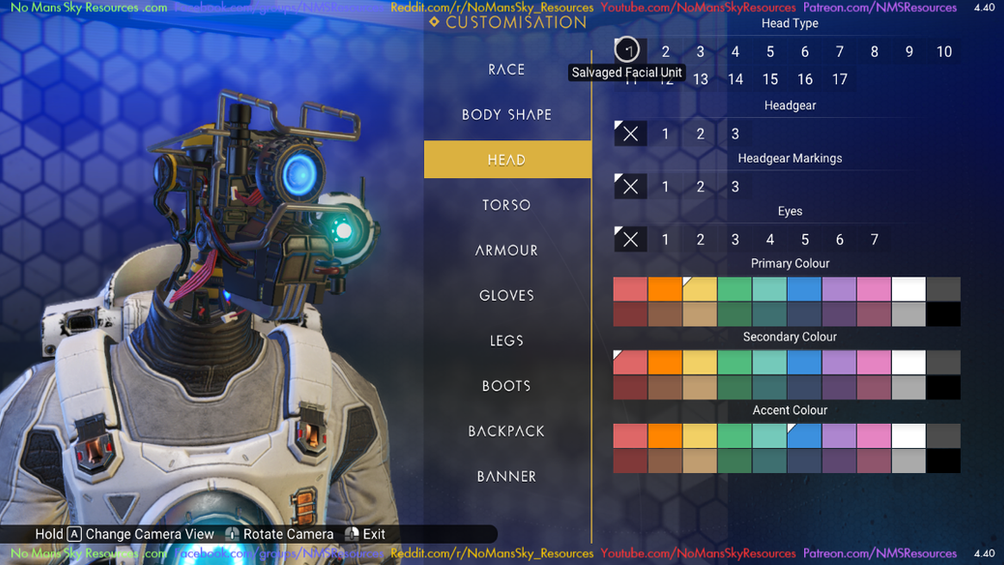The width and height of the screenshot is (1004, 565).
Task: Select Head Type number 10
Action: [944, 52]
